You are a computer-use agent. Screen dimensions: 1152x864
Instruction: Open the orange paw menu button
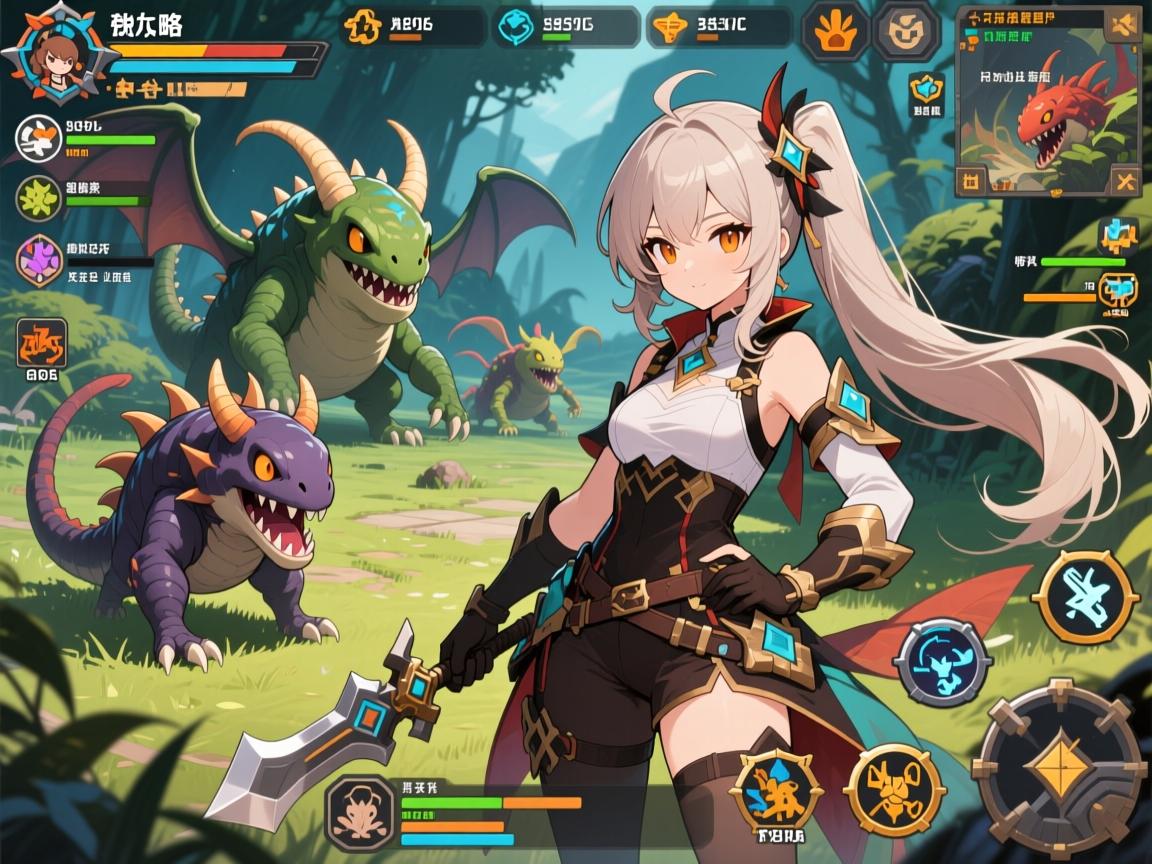pyautogui.click(x=835, y=30)
